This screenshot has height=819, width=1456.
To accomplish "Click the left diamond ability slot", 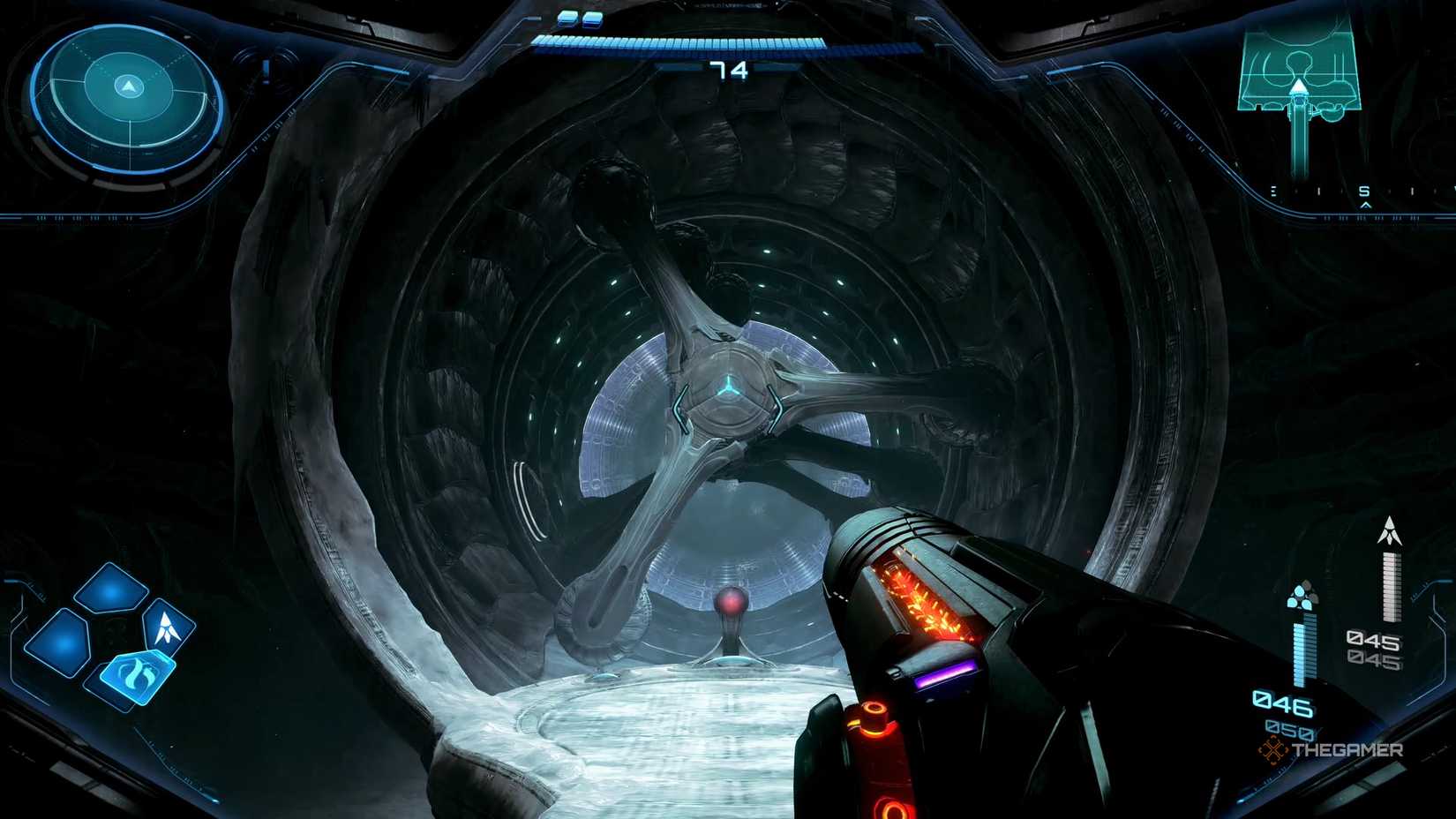I will (59, 642).
